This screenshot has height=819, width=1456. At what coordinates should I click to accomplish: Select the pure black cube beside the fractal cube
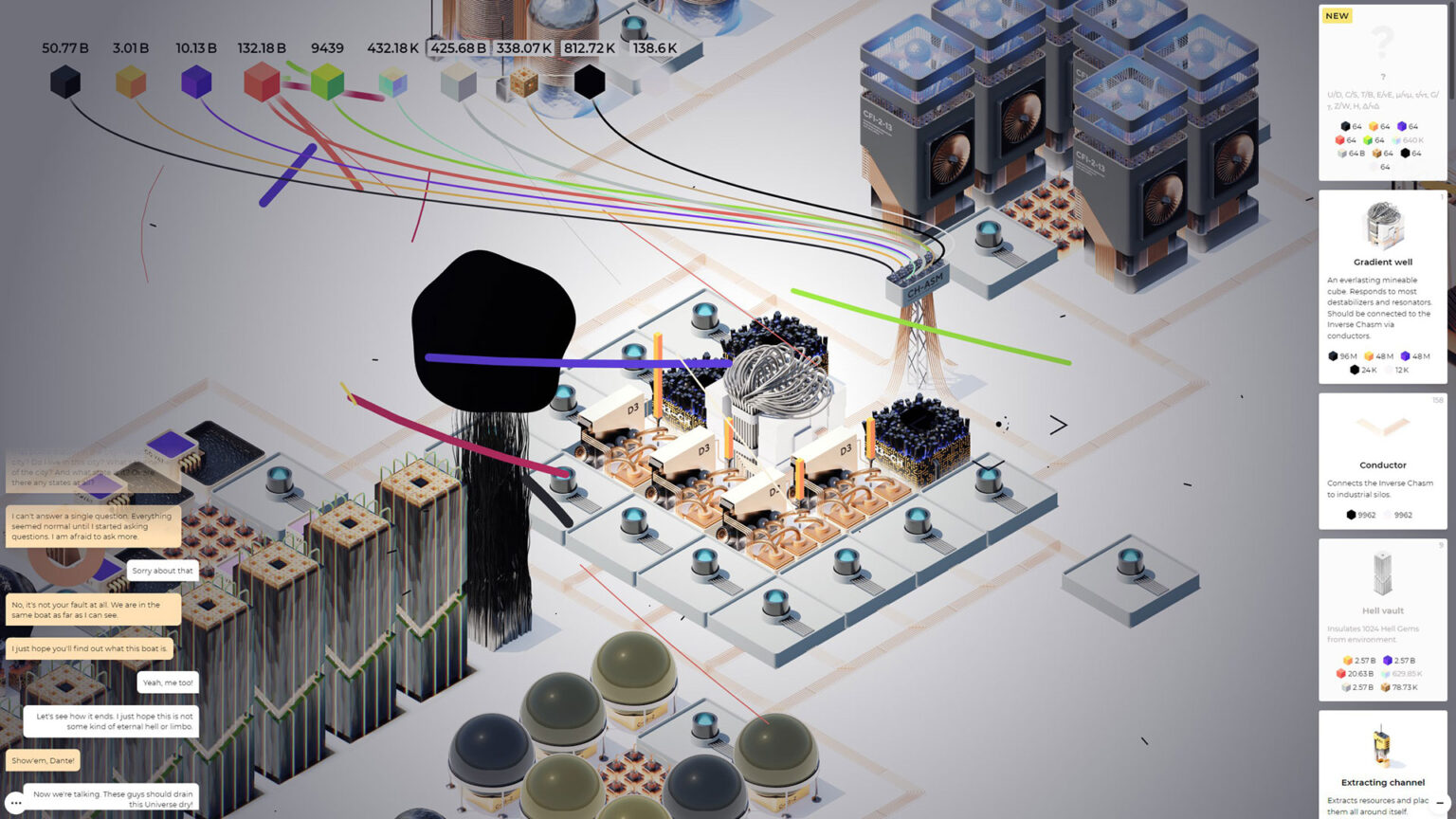click(x=589, y=82)
